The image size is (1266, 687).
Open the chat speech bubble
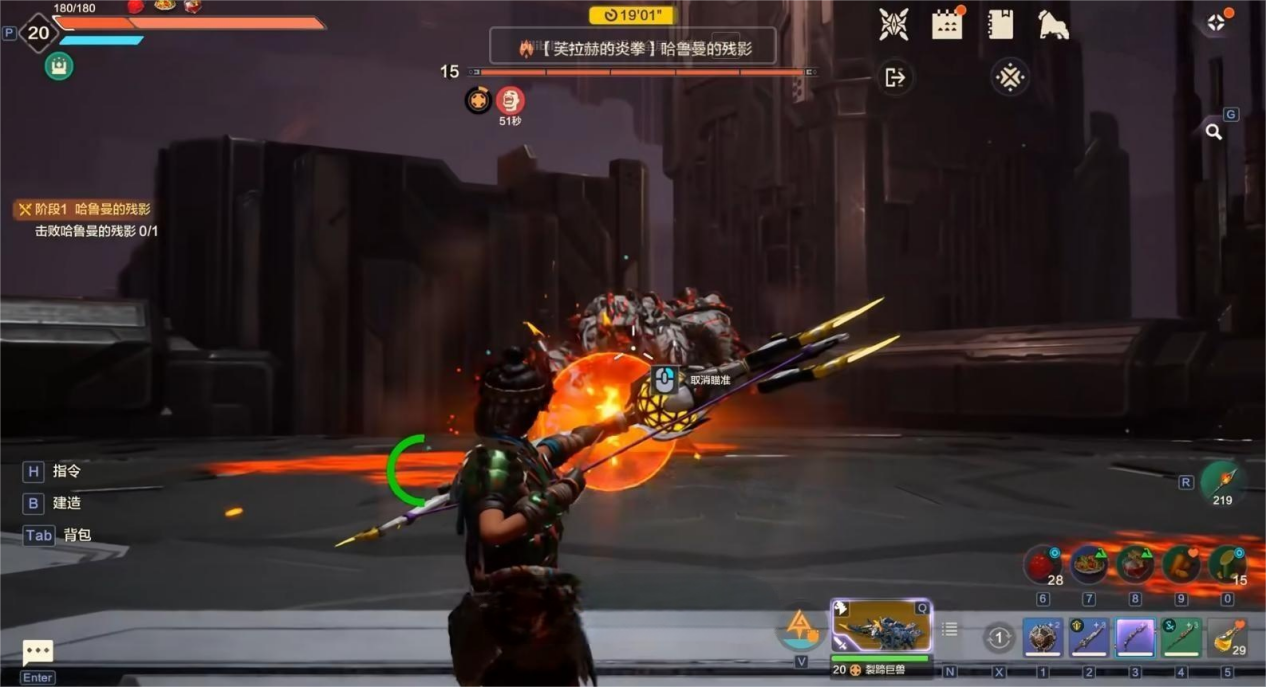click(38, 653)
